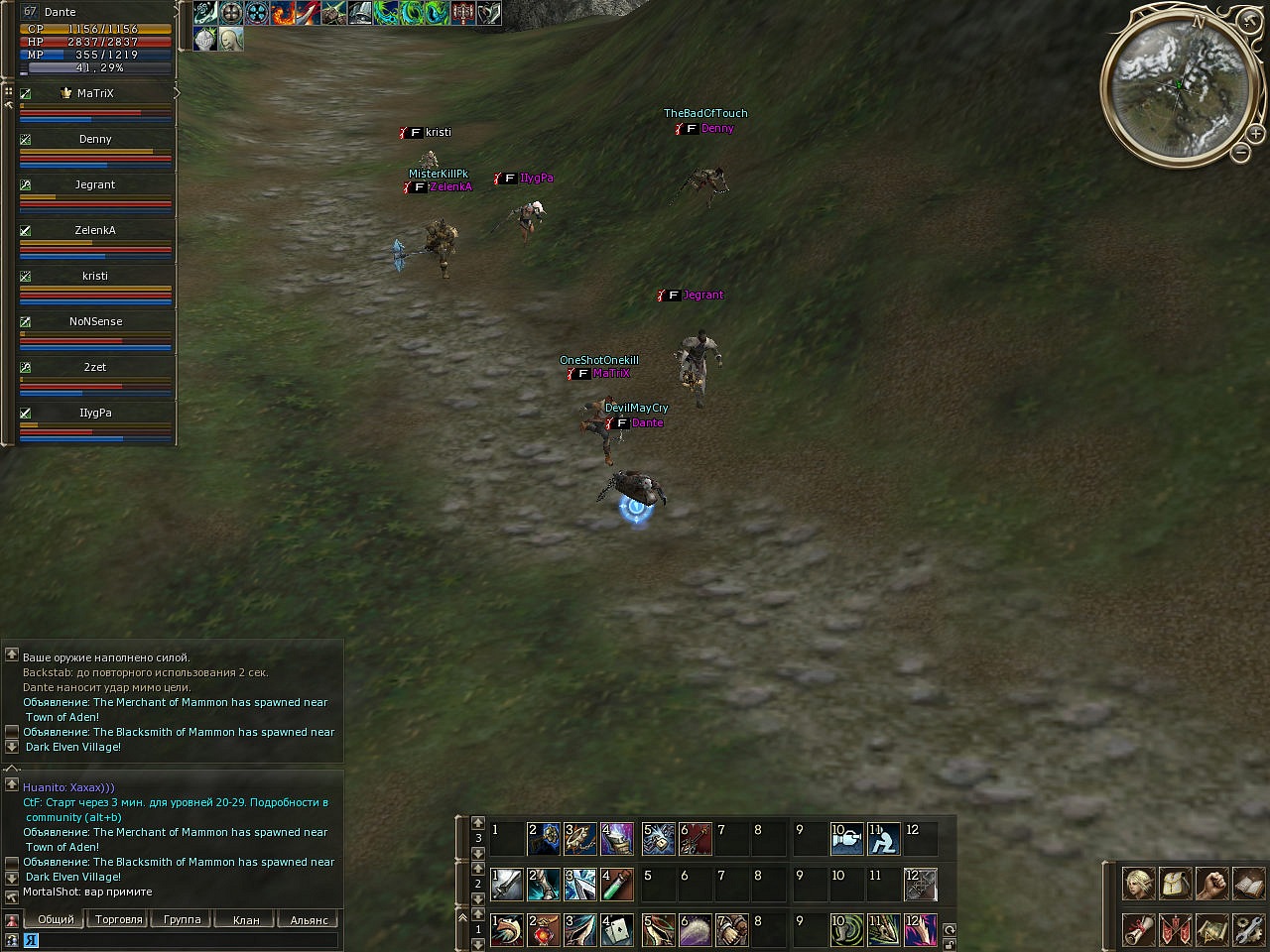Switch to the Клан chat tab
Image resolution: width=1270 pixels, height=952 pixels.
coord(246,920)
